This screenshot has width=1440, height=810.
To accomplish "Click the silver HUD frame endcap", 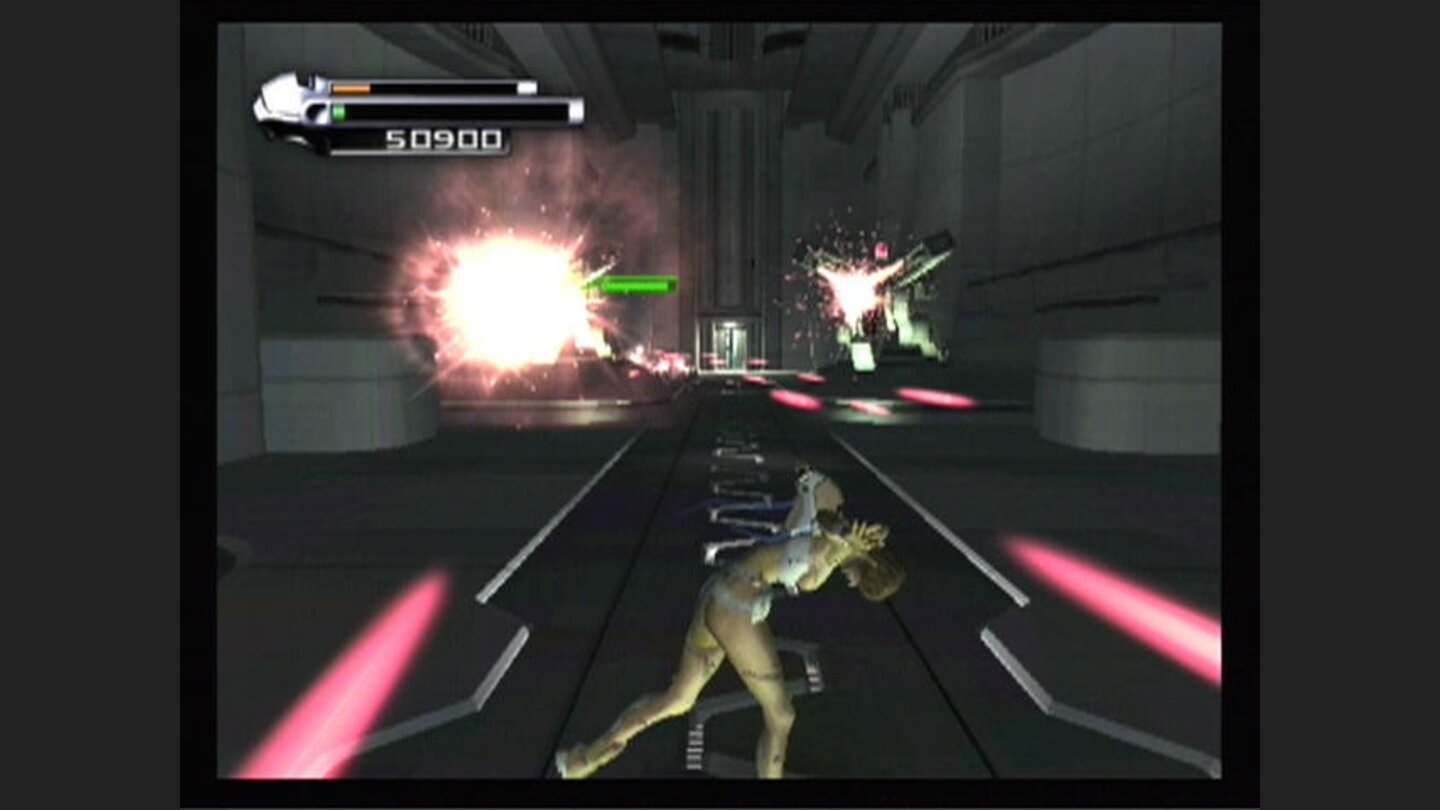I will click(x=575, y=112).
